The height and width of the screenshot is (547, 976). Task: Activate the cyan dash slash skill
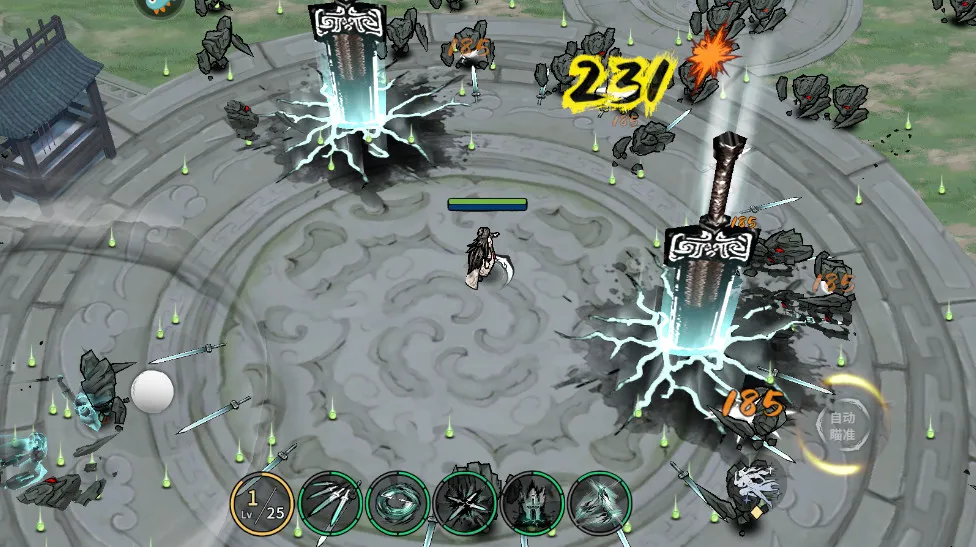click(x=600, y=502)
